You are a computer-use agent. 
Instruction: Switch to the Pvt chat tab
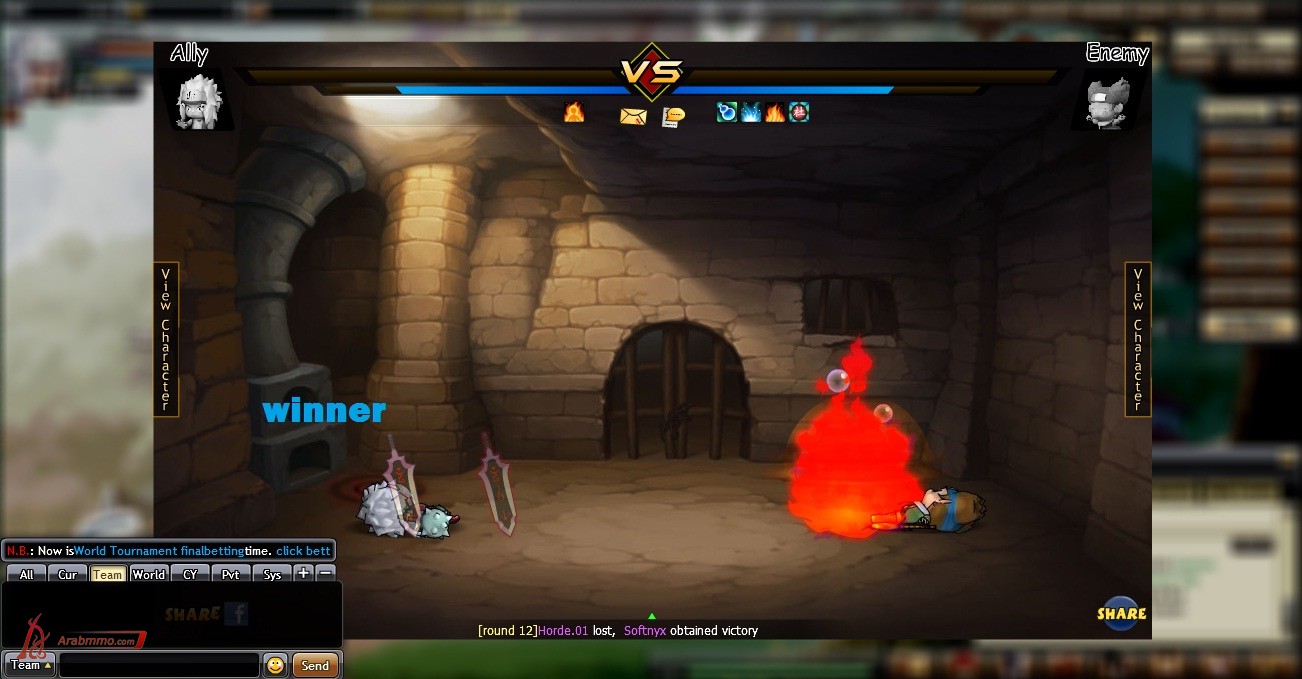(231, 575)
